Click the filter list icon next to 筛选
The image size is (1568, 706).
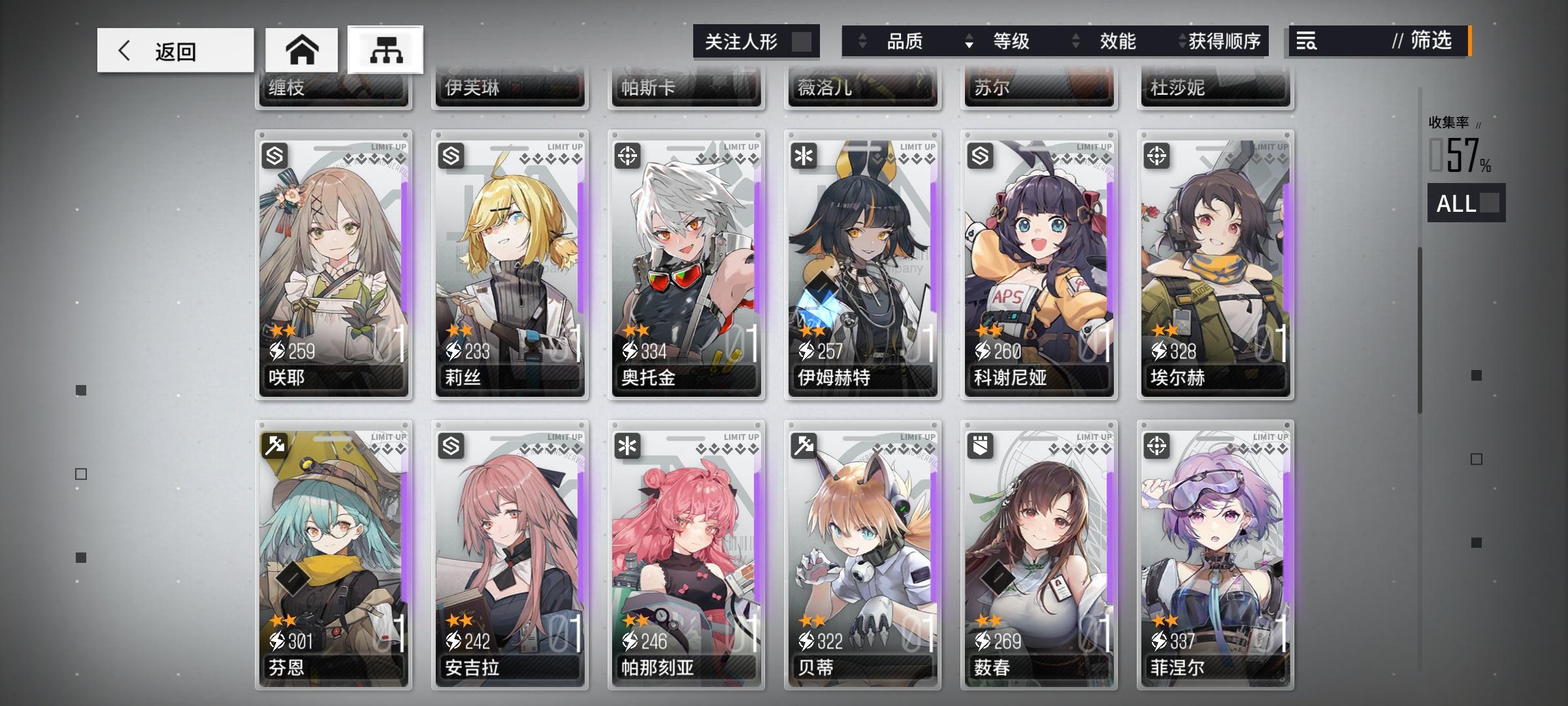coord(1307,42)
